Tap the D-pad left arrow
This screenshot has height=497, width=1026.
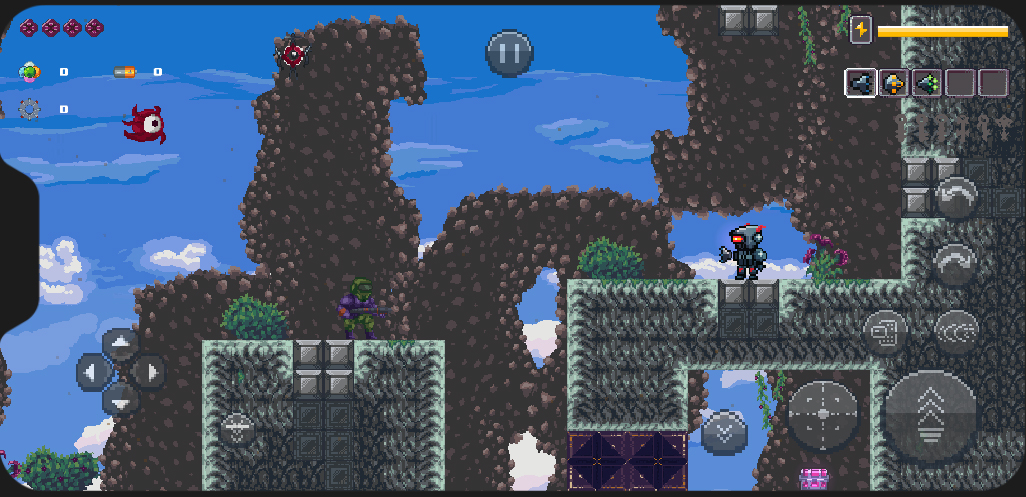(93, 373)
